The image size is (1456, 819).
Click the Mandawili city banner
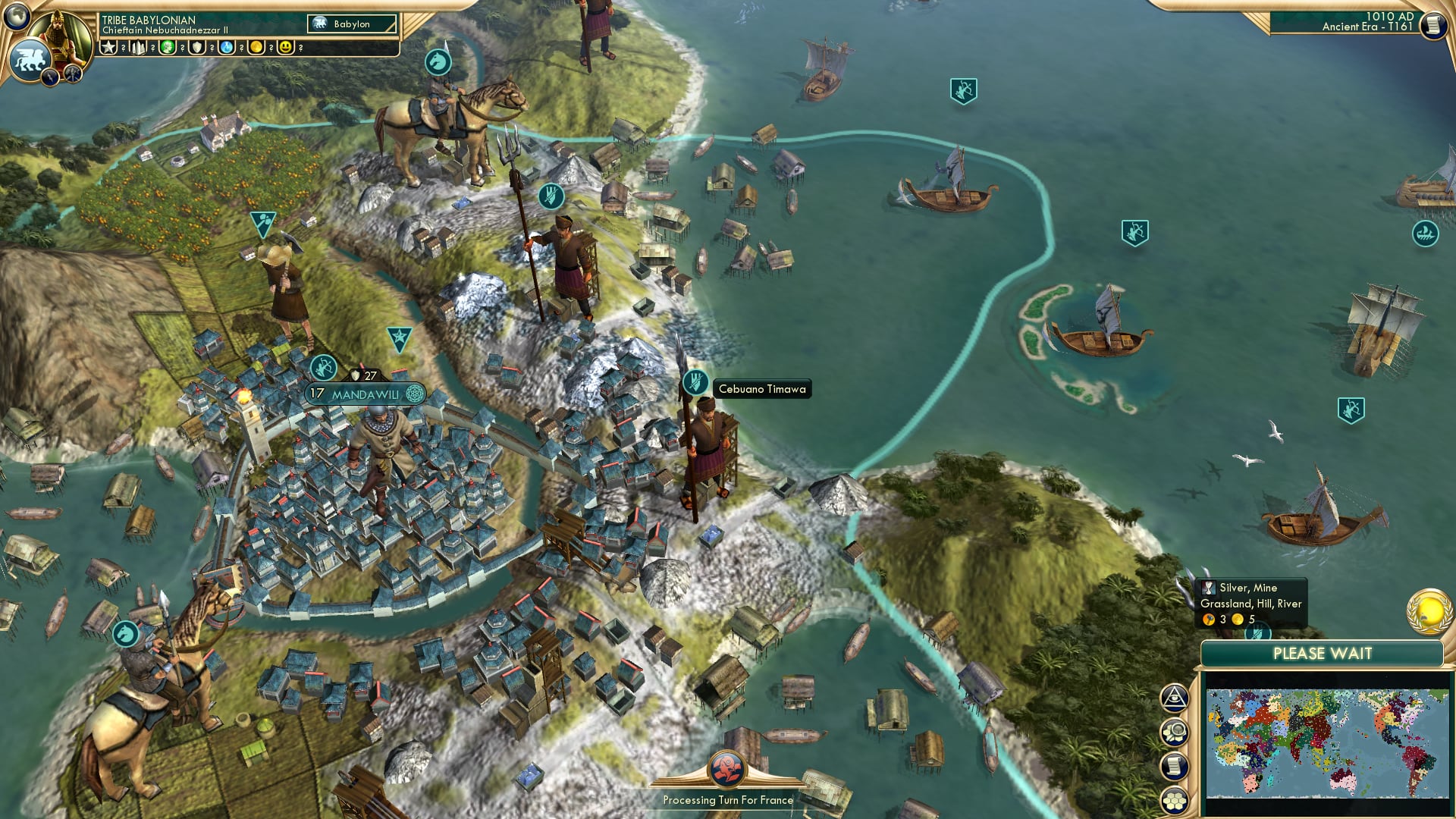(366, 394)
